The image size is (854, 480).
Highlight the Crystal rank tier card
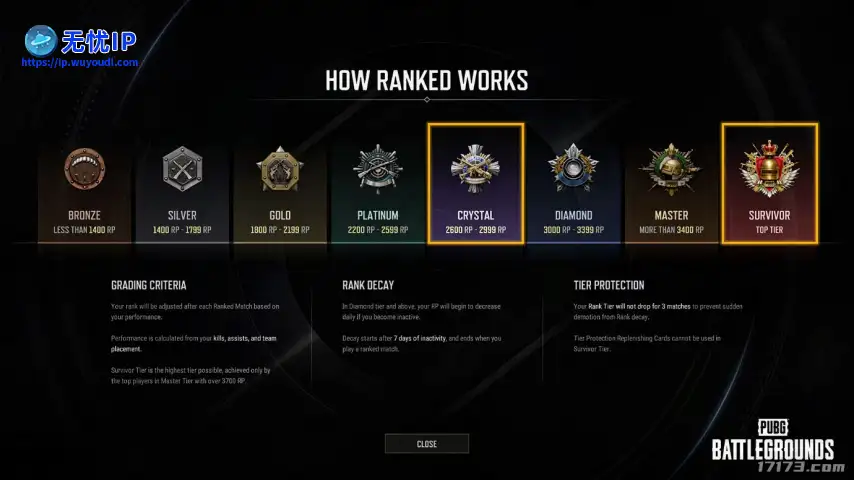[476, 185]
